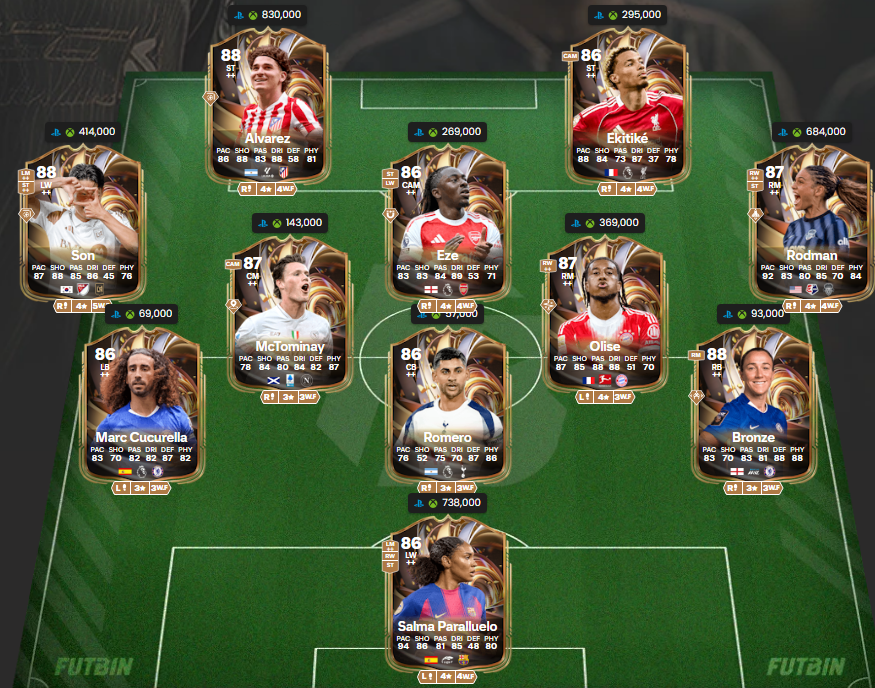Select the Romero centre back card
The width and height of the screenshot is (875, 688).
[x=447, y=402]
